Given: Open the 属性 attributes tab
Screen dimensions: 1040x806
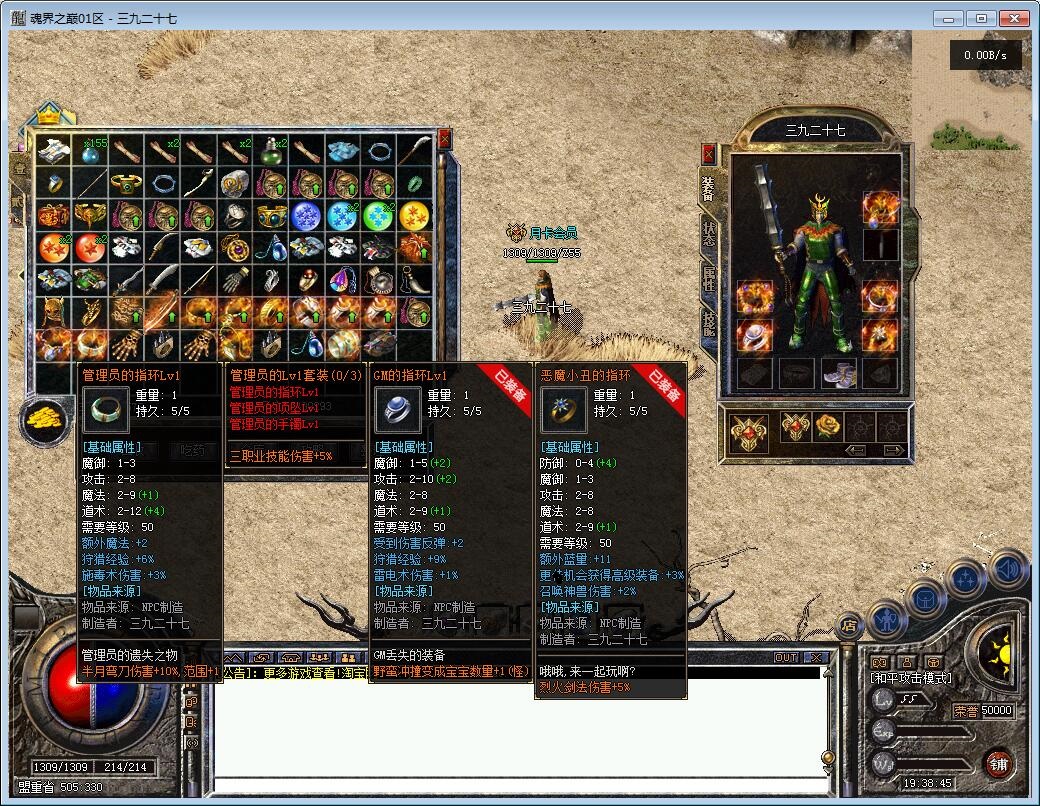Looking at the screenshot, I should (709, 279).
